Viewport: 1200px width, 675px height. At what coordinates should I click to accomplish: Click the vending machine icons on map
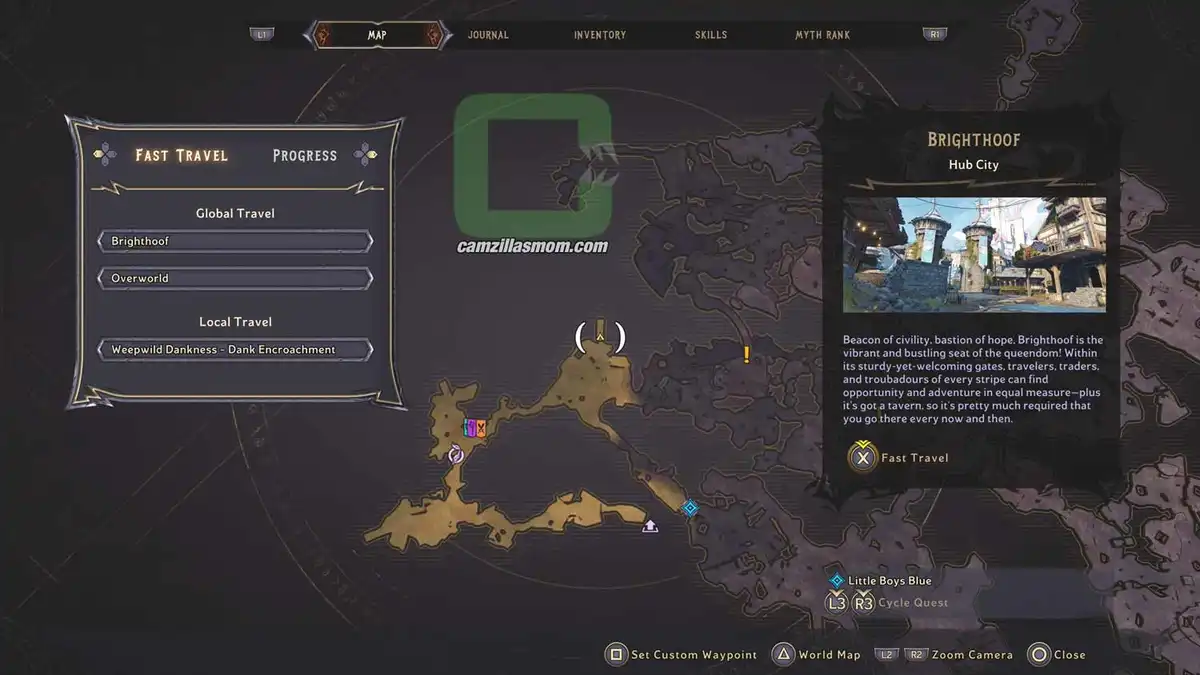475,429
